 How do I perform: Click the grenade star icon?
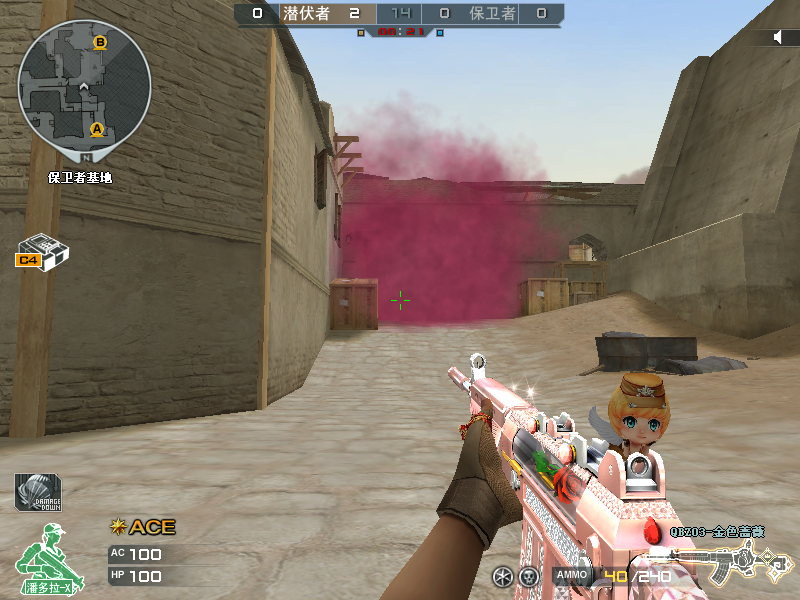point(502,577)
